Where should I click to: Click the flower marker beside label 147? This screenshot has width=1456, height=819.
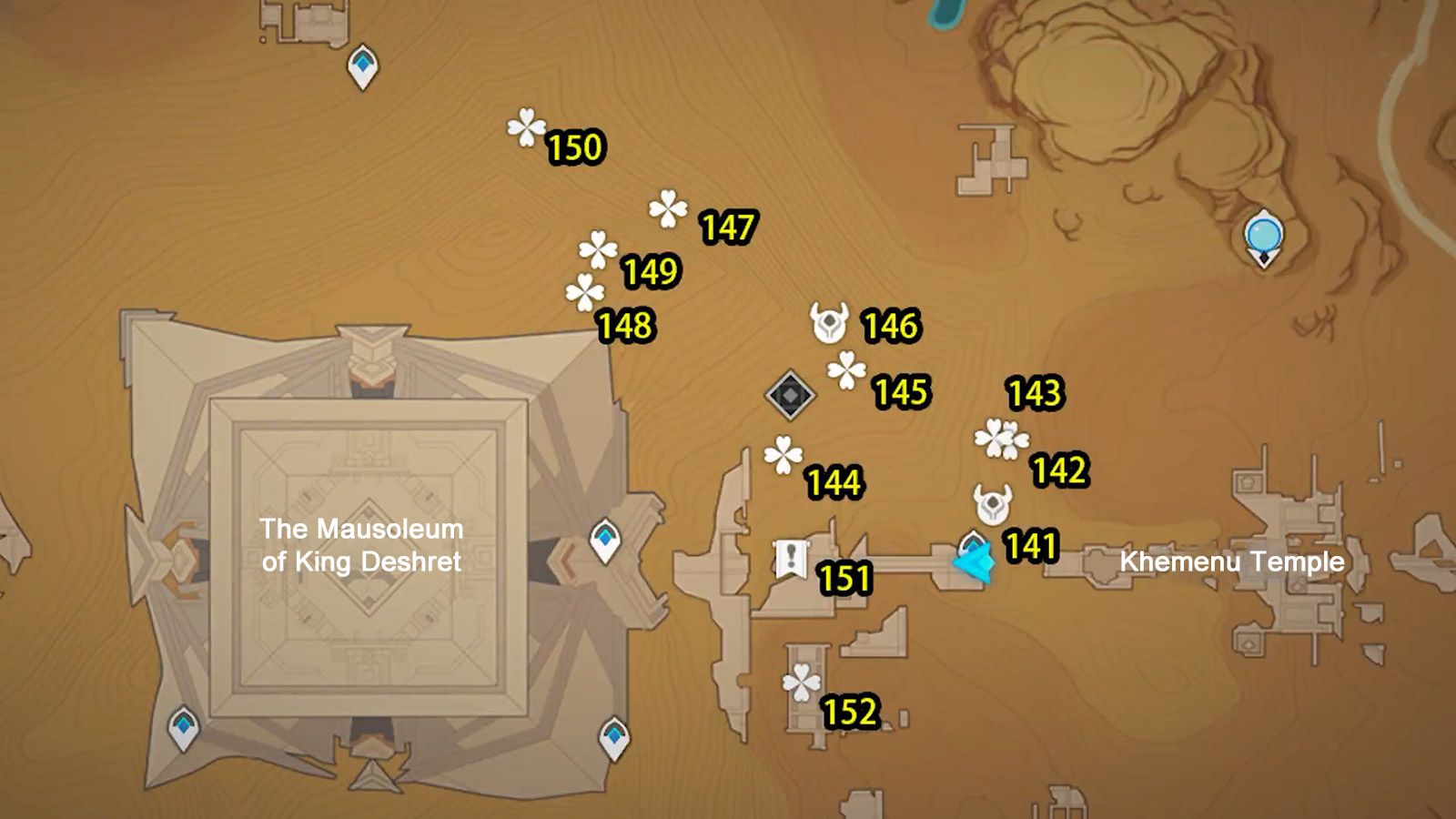point(667,207)
